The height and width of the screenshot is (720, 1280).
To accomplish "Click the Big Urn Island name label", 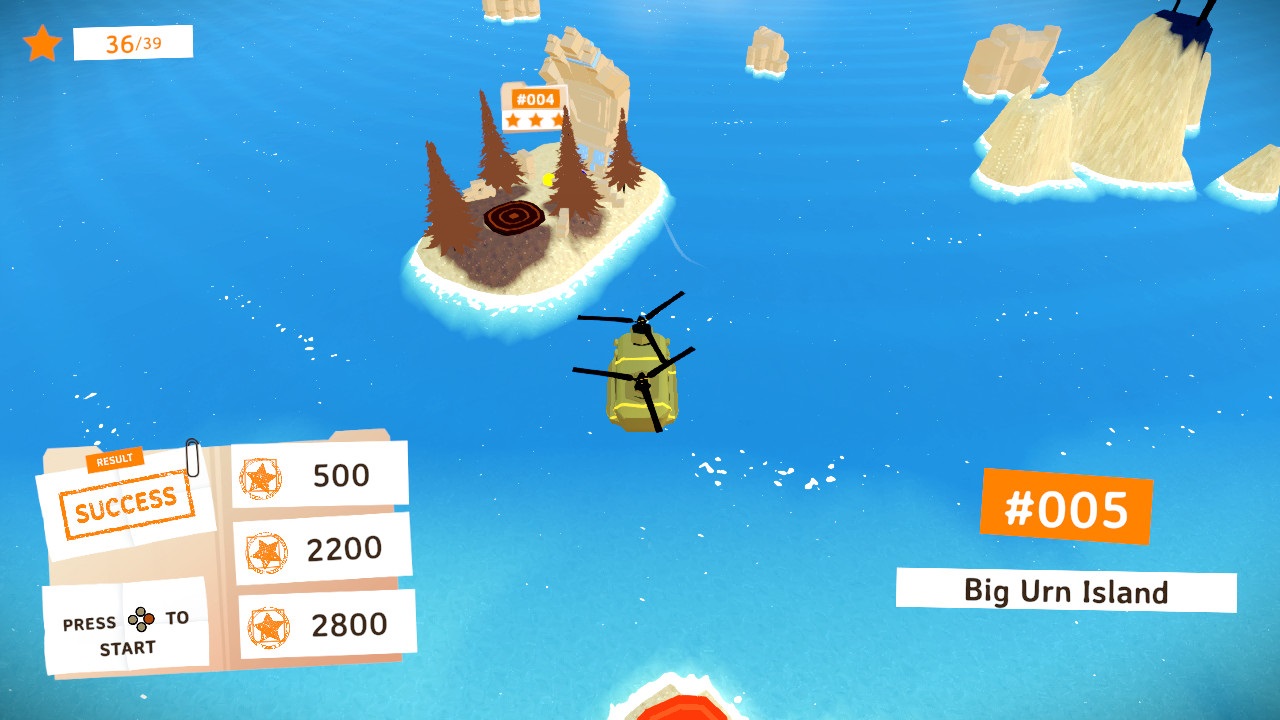I will (1067, 591).
